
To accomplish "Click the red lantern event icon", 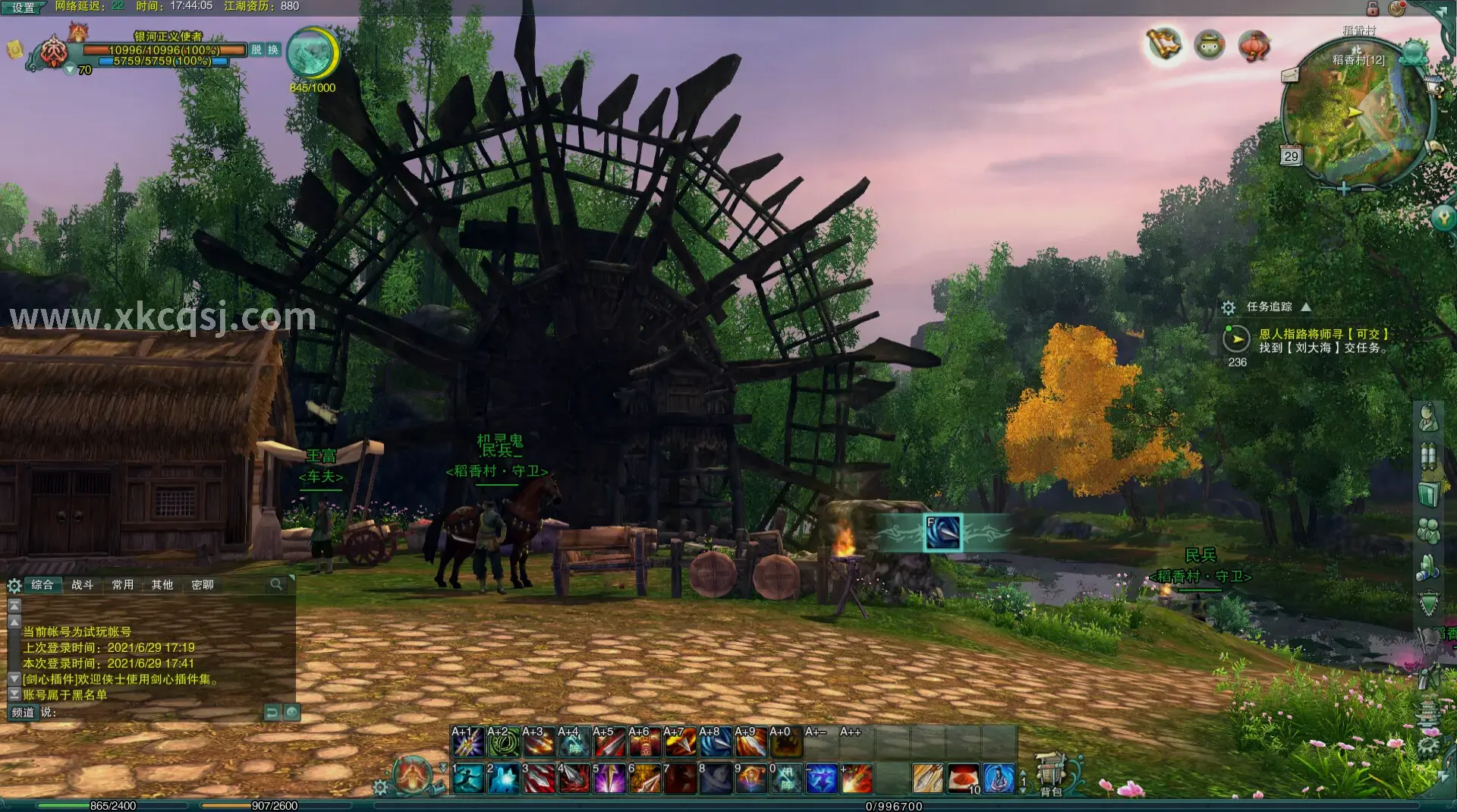I will (1254, 46).
